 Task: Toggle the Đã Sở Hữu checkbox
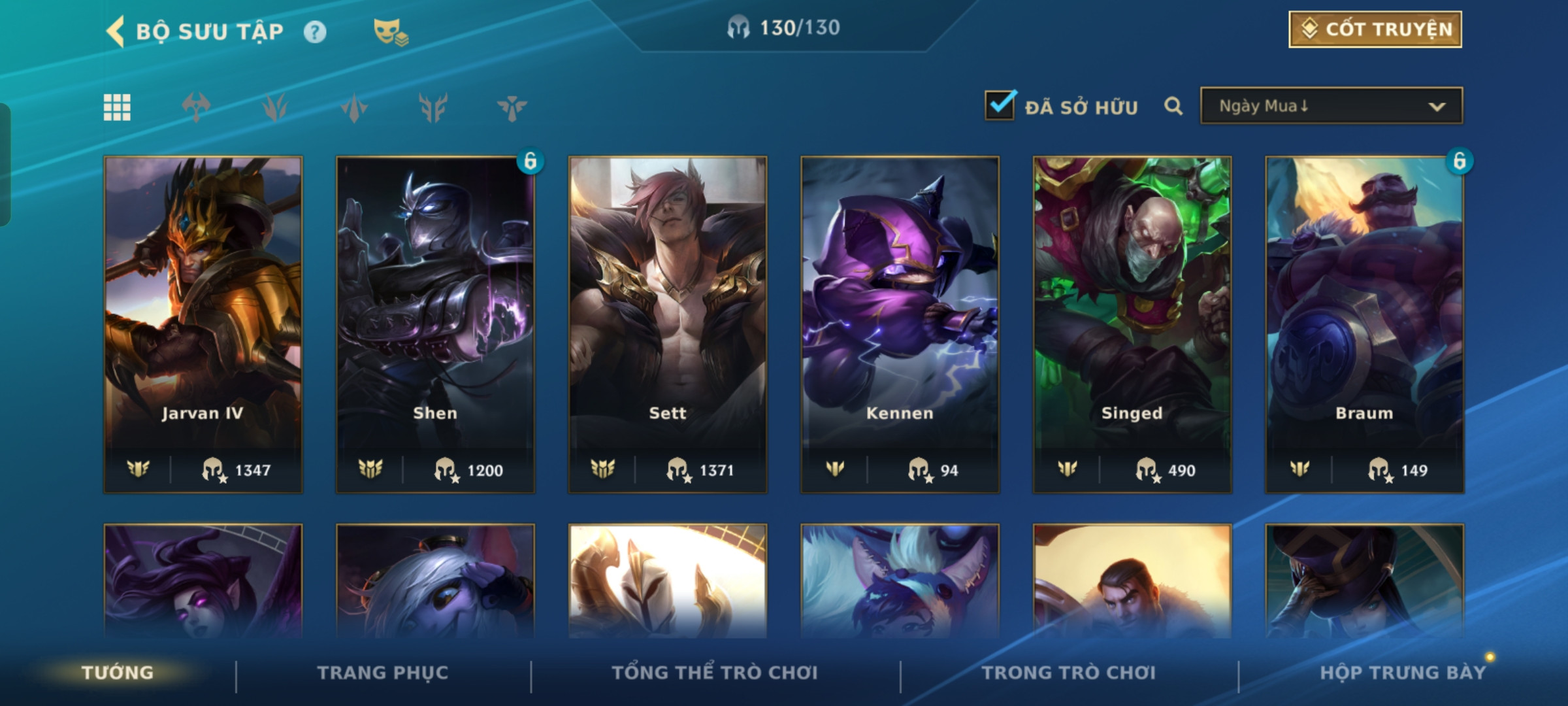1000,106
